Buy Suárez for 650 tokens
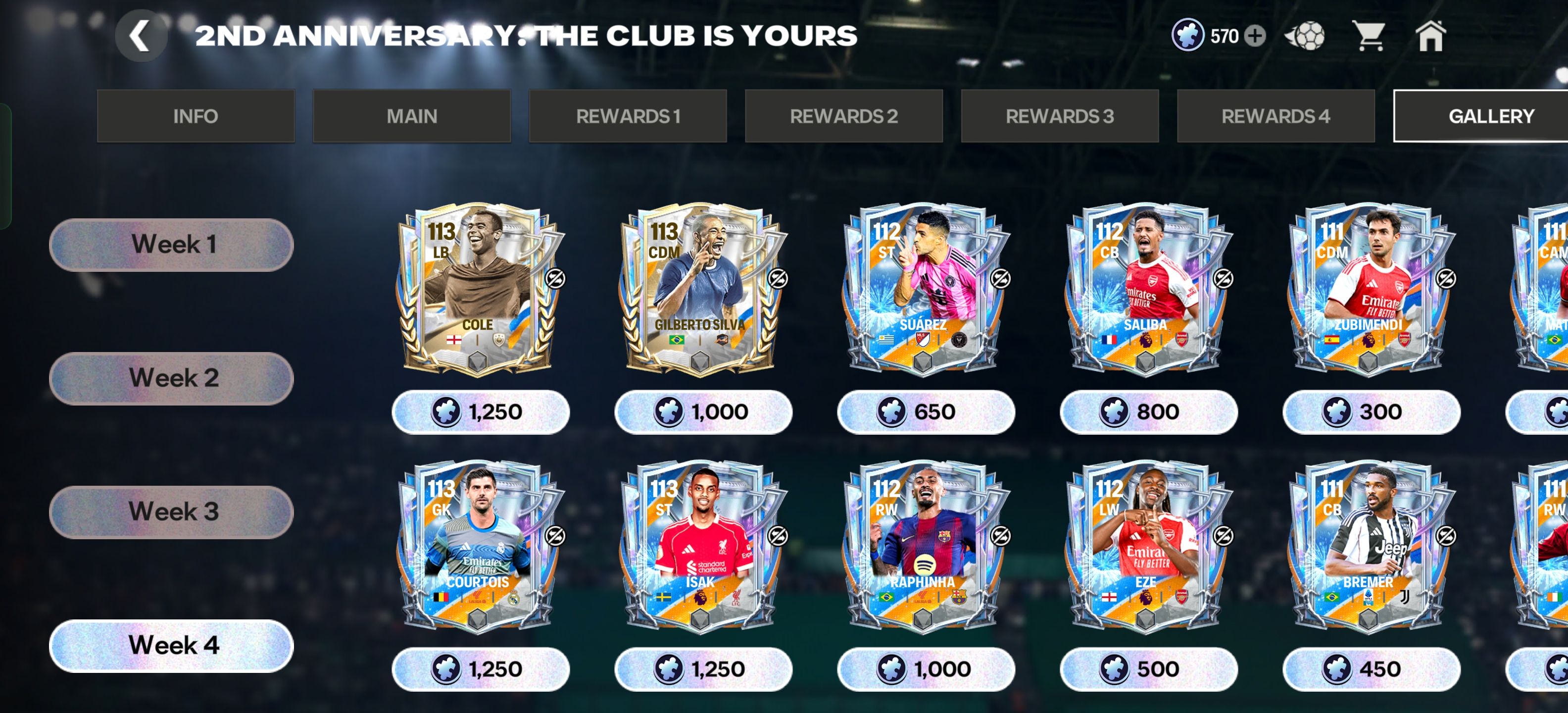1568x713 pixels. pos(925,412)
